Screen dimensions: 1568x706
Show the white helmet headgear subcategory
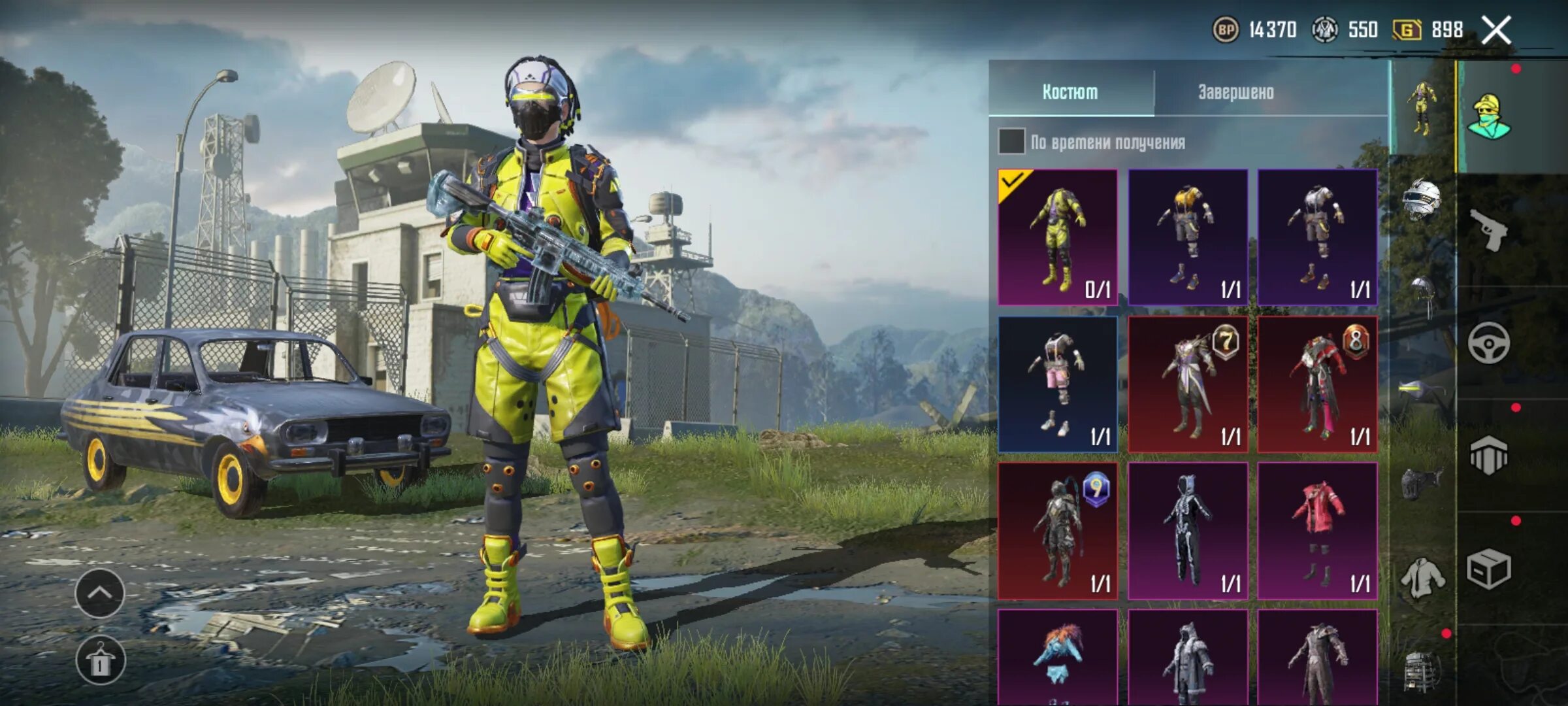1422,199
